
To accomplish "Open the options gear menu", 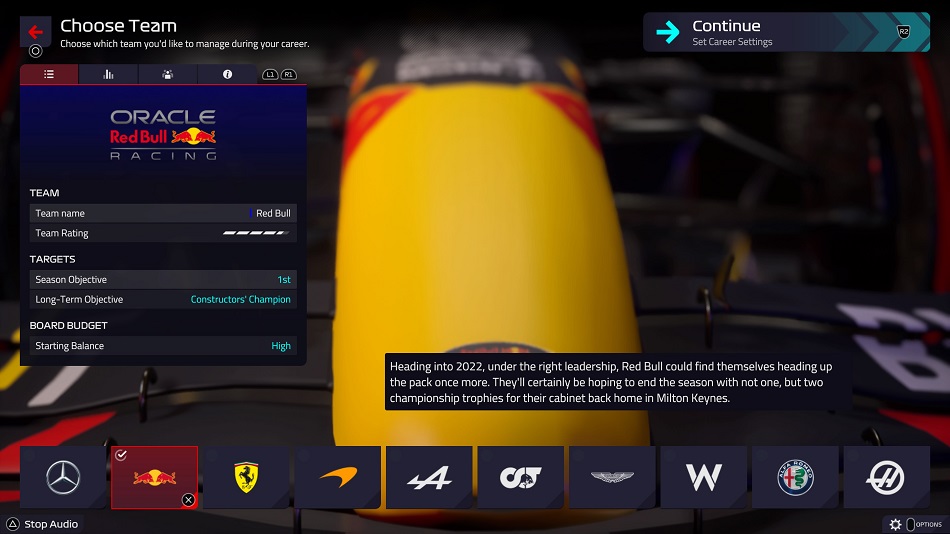I will (x=896, y=524).
